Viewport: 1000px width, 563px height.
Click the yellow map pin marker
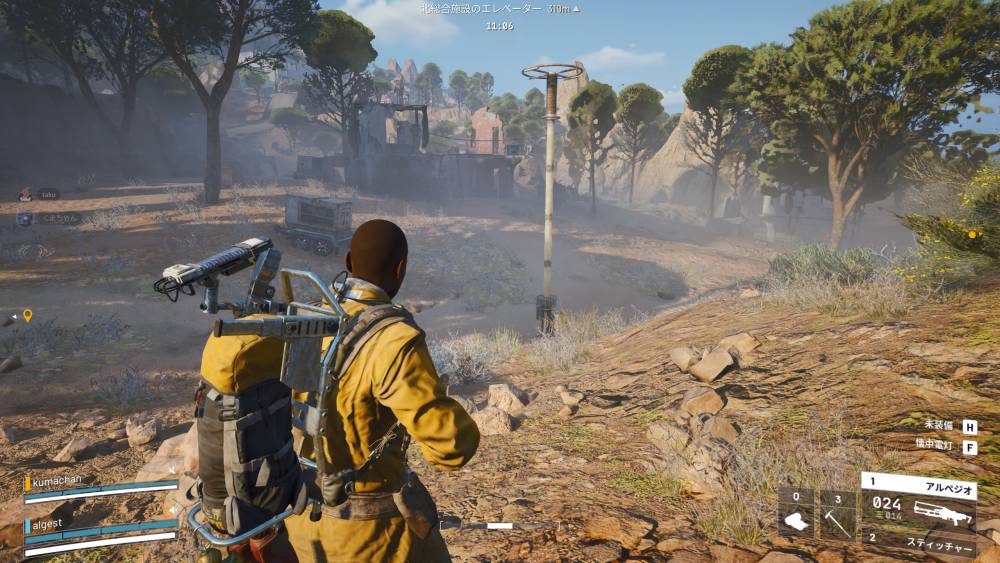[27, 315]
